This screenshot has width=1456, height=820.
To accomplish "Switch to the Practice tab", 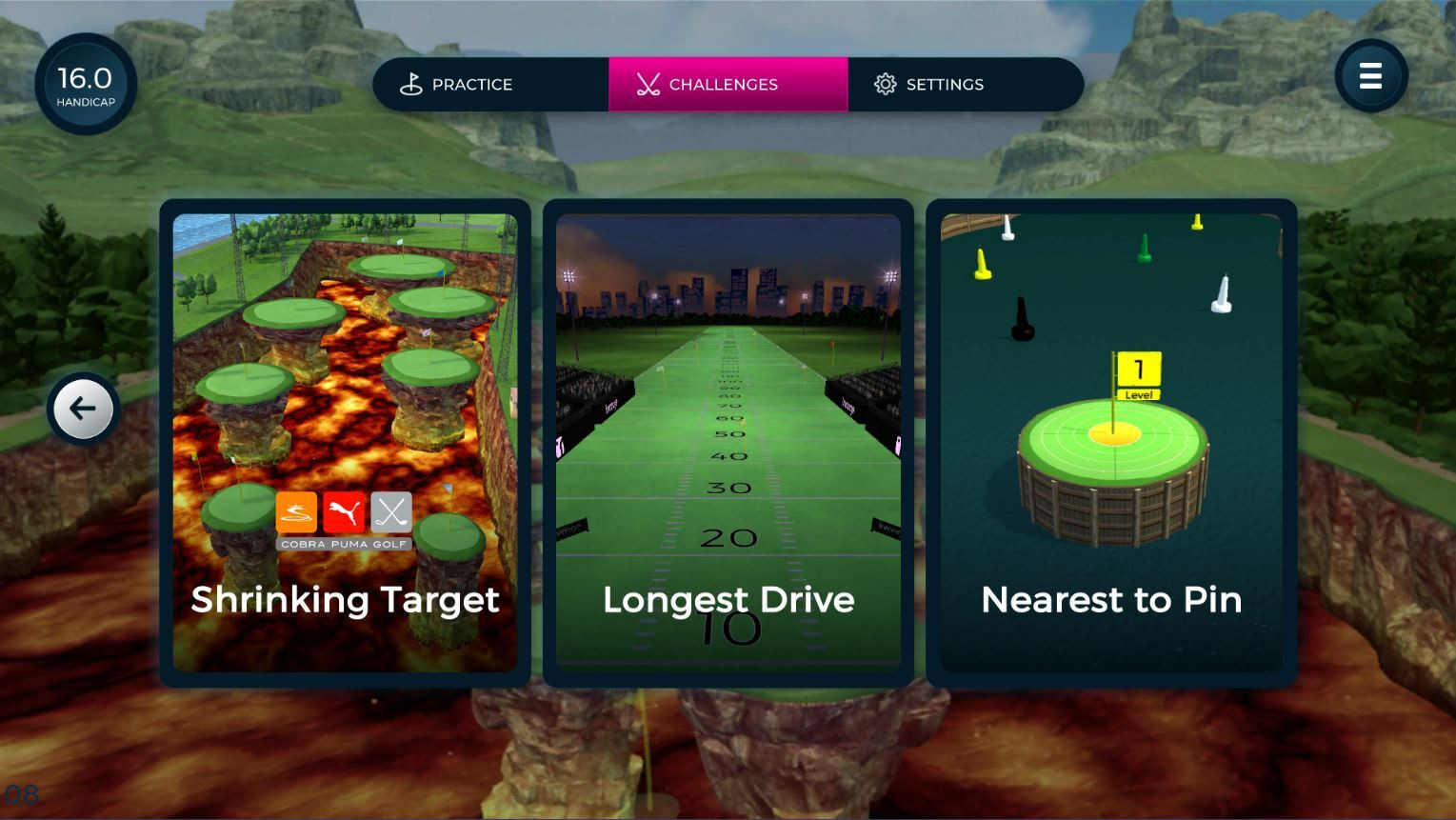I will tap(470, 84).
